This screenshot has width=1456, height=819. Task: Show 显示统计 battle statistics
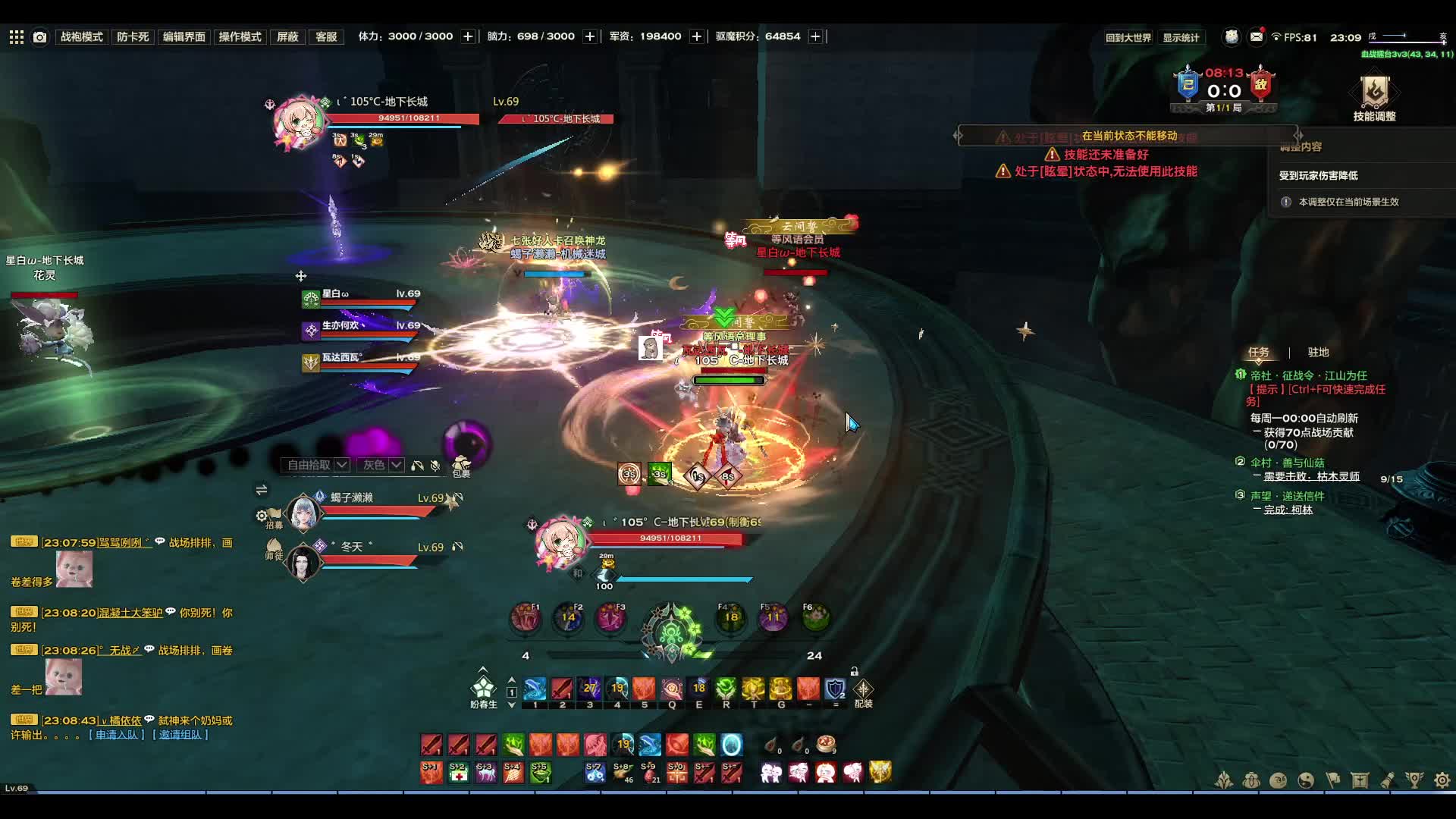coord(1181,38)
